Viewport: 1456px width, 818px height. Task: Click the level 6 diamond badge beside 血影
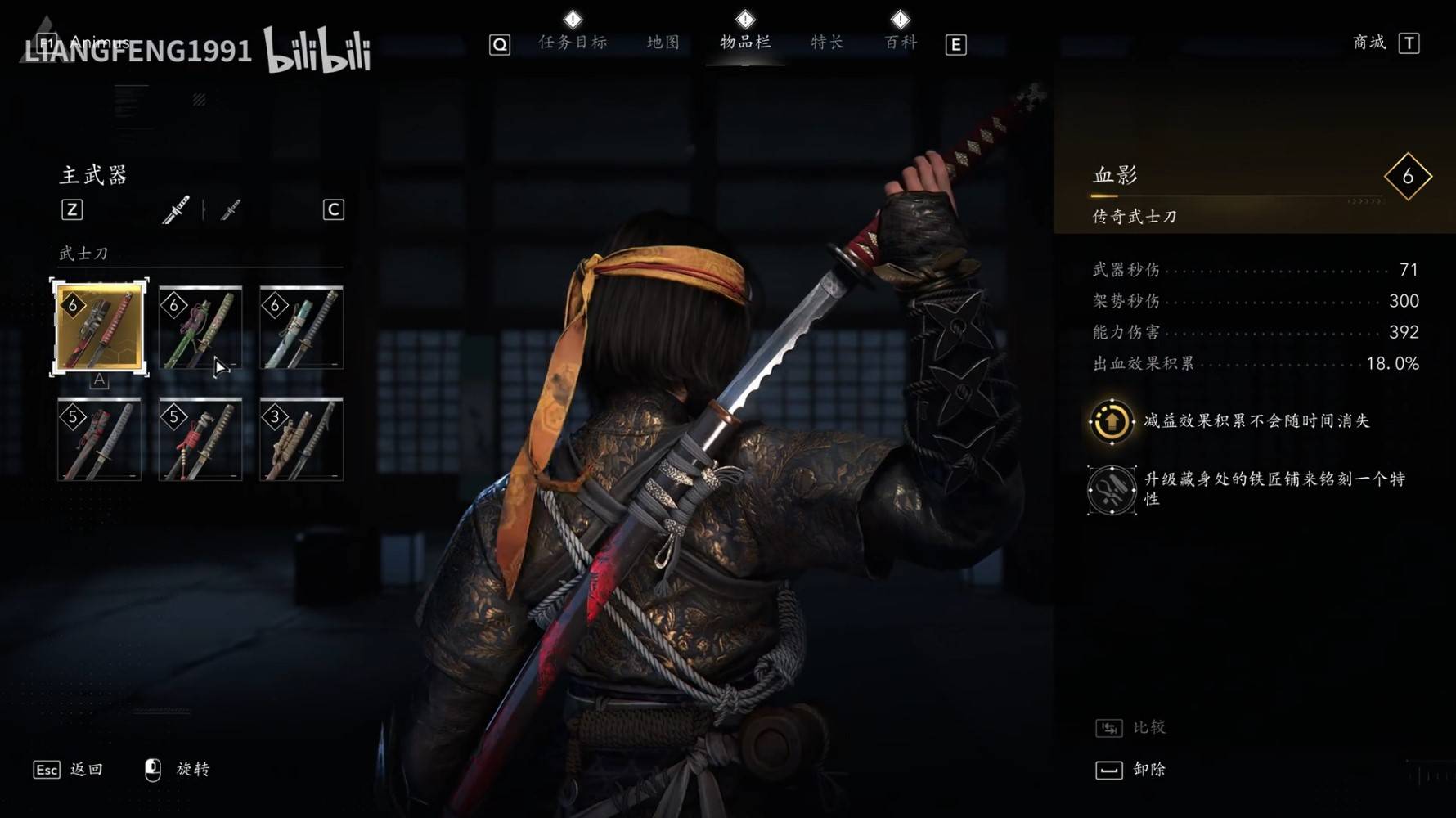[1407, 174]
